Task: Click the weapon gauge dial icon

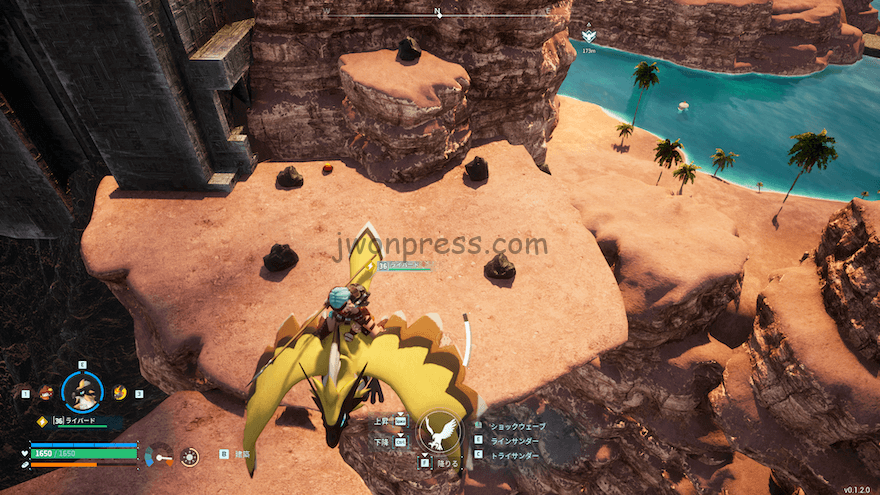Action: click(159, 455)
